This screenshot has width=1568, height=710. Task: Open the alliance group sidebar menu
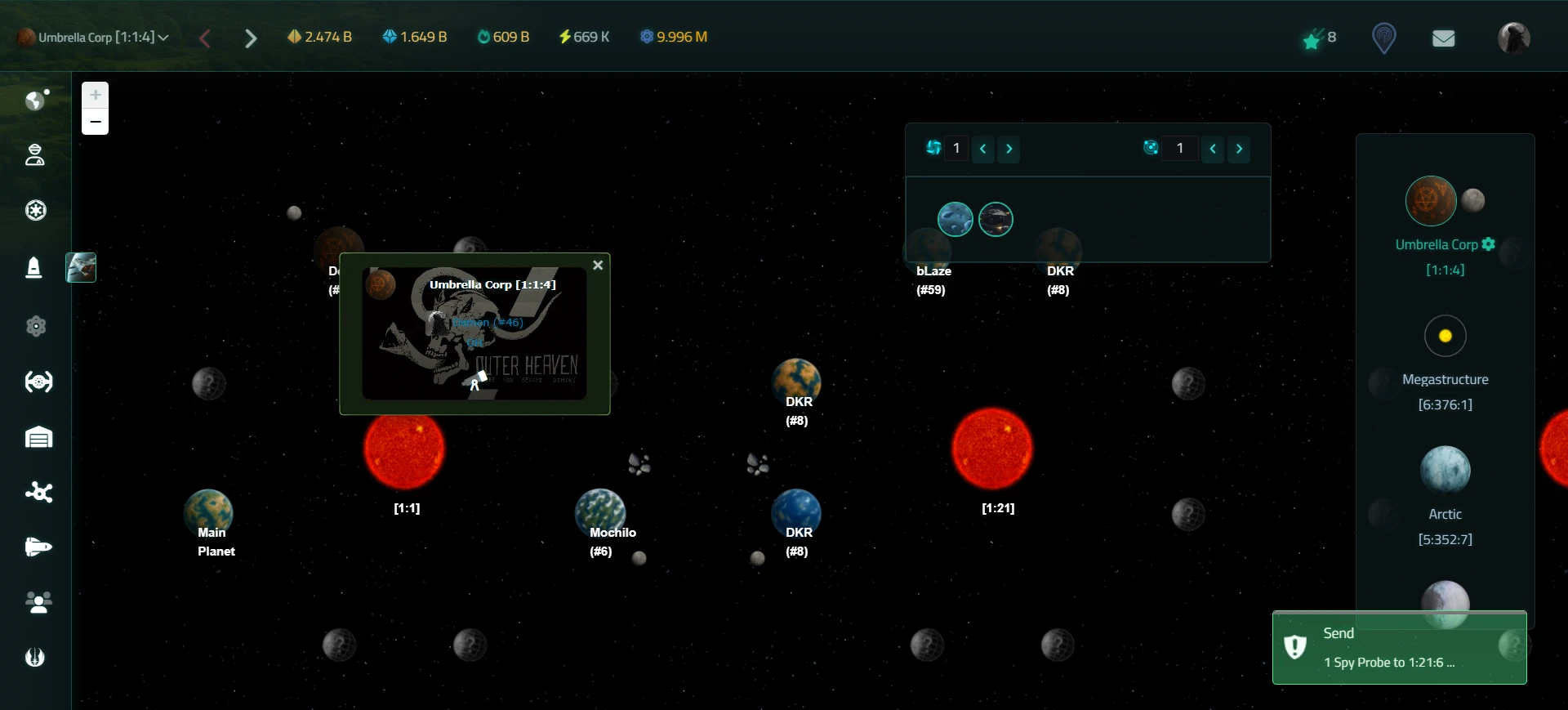(x=38, y=603)
